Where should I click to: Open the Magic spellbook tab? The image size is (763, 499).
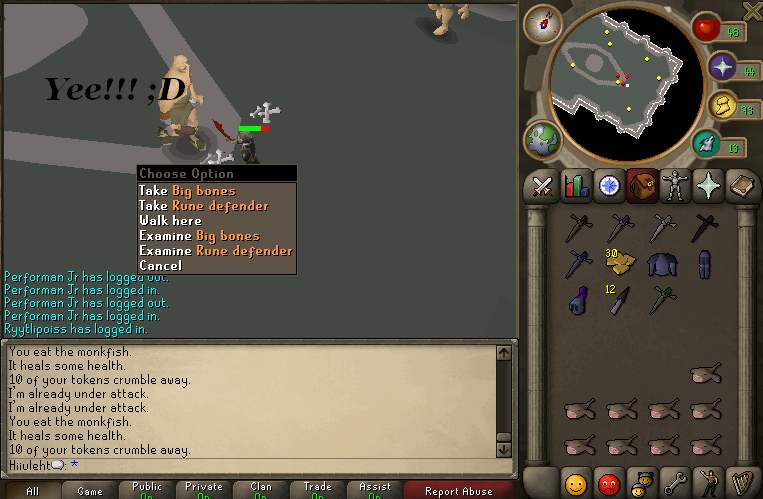(741, 186)
